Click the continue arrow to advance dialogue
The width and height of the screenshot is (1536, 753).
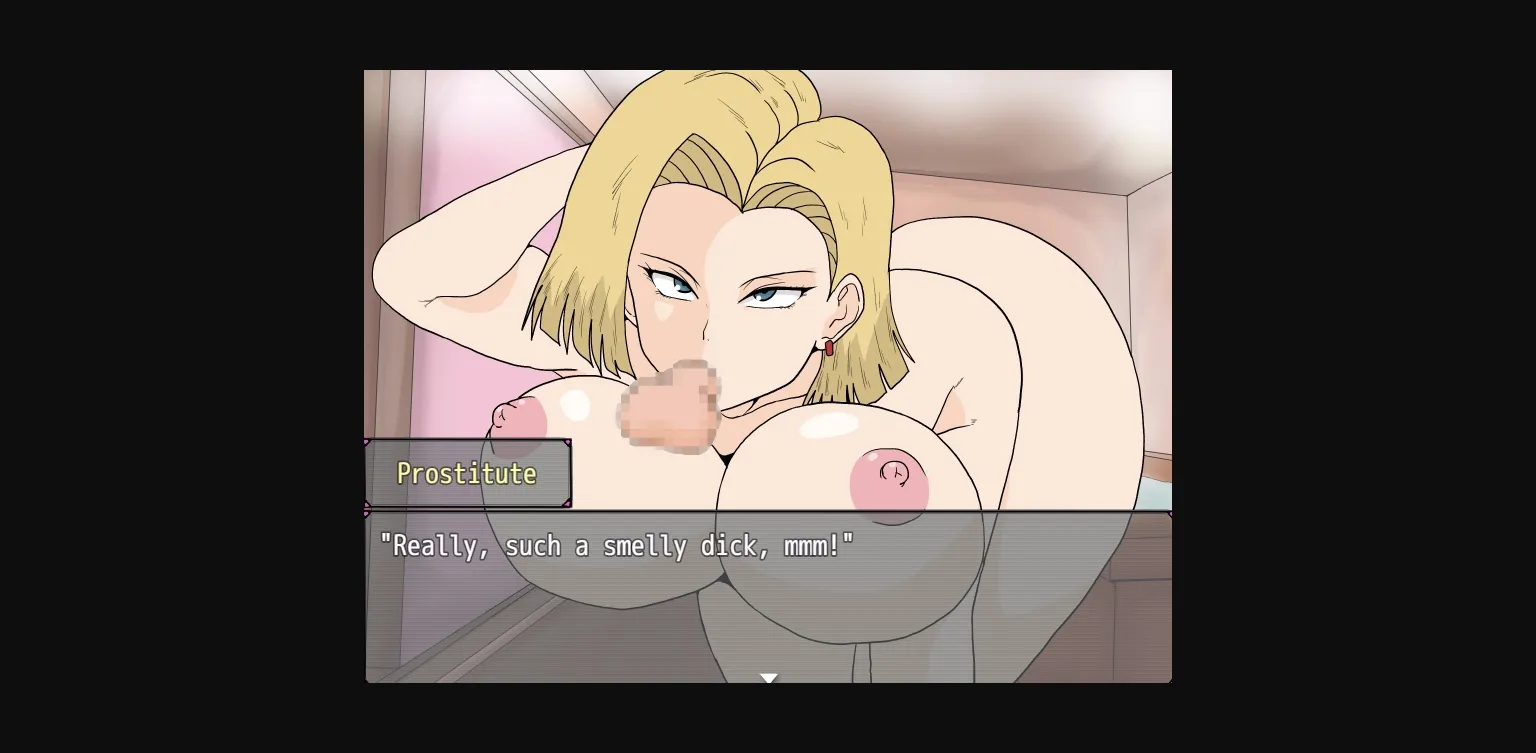[x=768, y=678]
